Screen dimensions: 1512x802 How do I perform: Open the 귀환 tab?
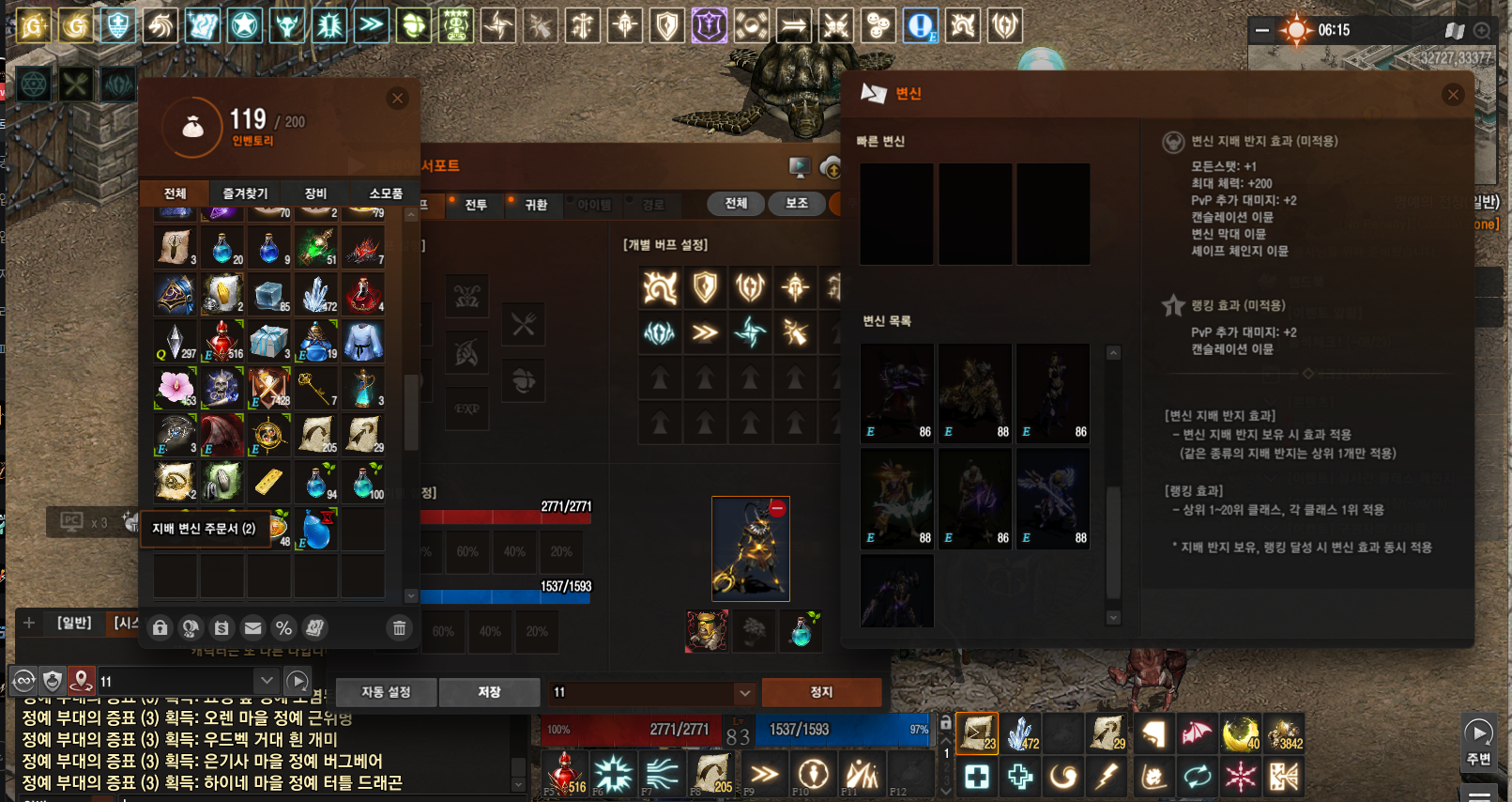point(536,205)
